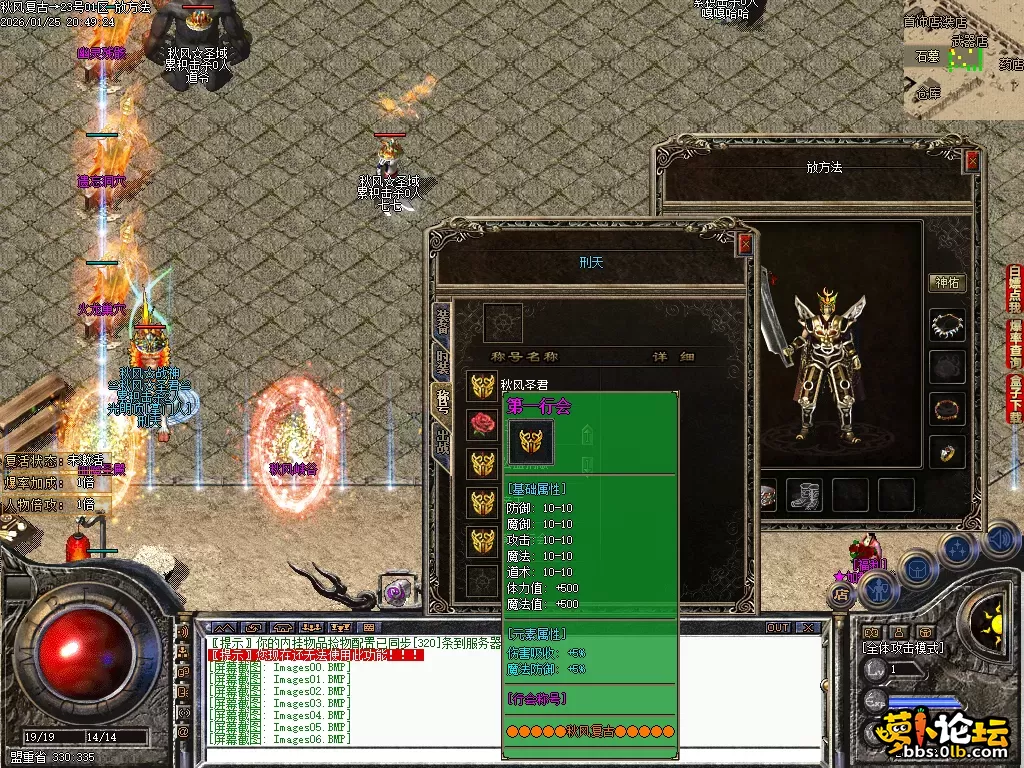Select the 秋风圣君 title row icon
Viewport: 1024px width, 768px height.
click(483, 386)
